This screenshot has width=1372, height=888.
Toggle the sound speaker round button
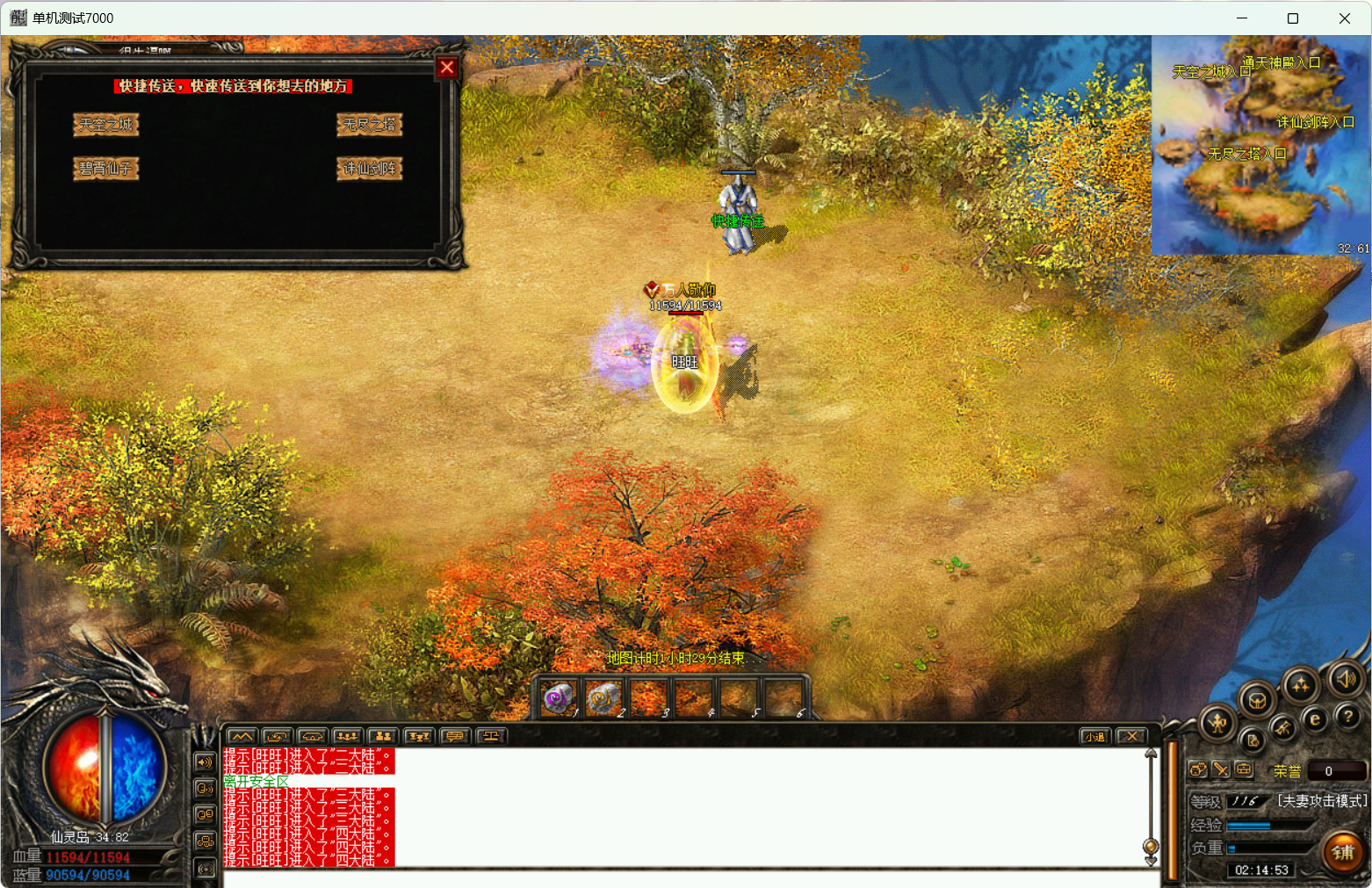(1344, 678)
